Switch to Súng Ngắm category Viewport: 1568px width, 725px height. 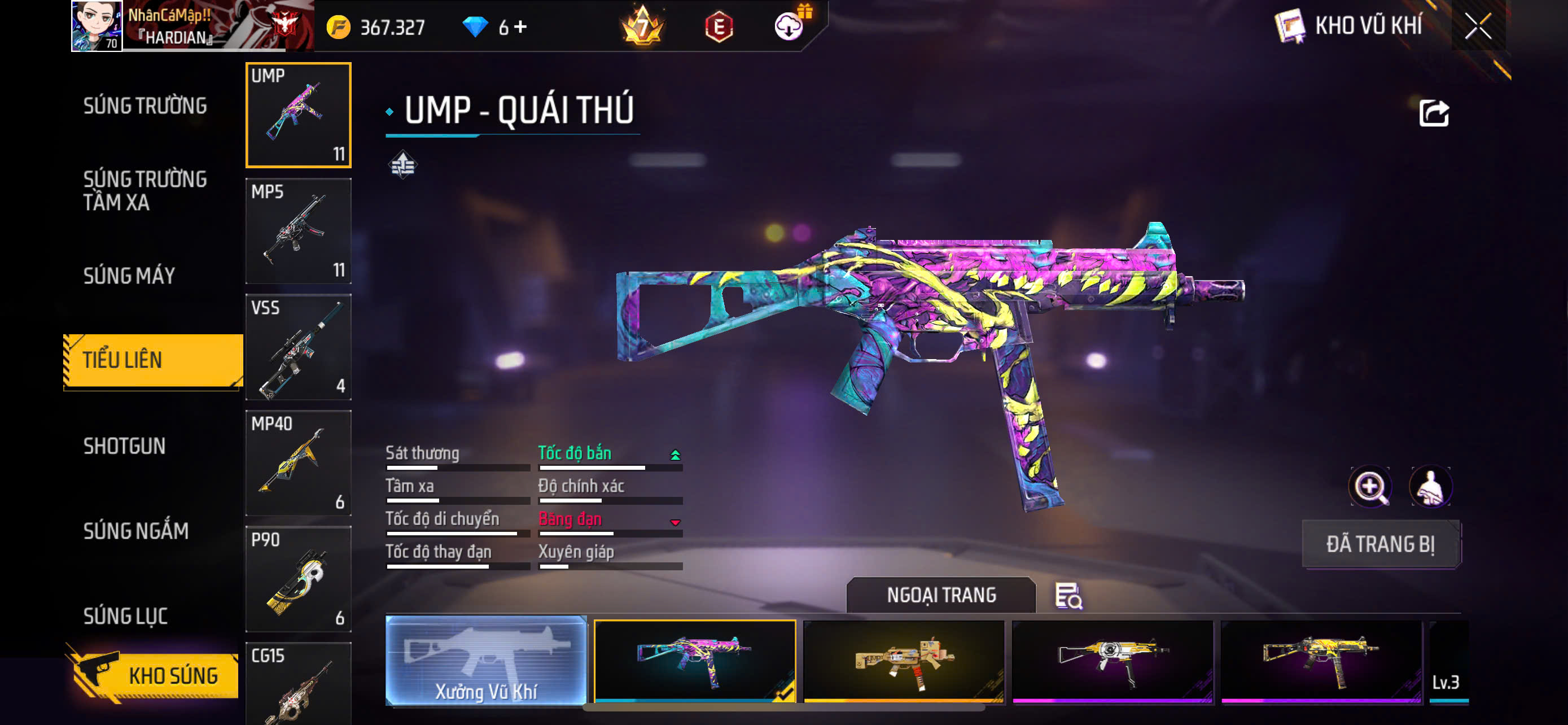tap(135, 531)
